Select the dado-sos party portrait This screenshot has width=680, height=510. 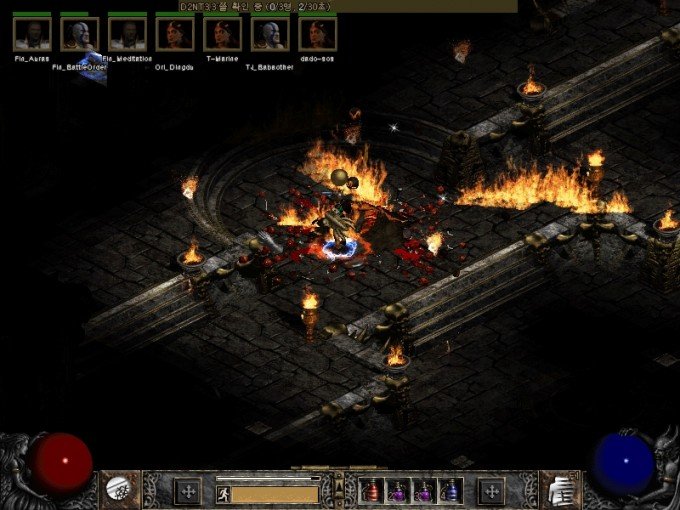click(318, 34)
